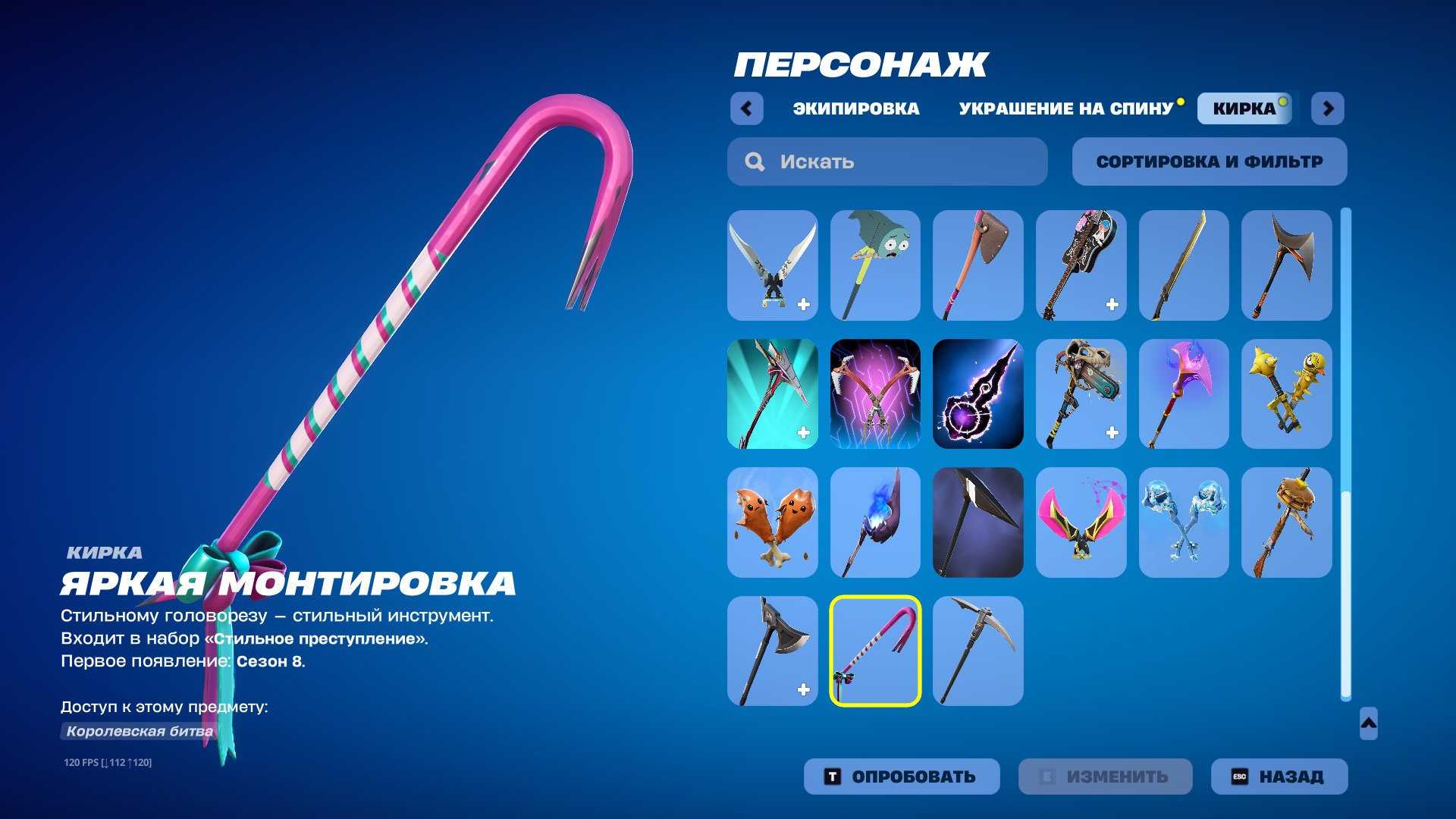Select the red fire axe pickaxe
The image size is (1456, 819).
978,265
